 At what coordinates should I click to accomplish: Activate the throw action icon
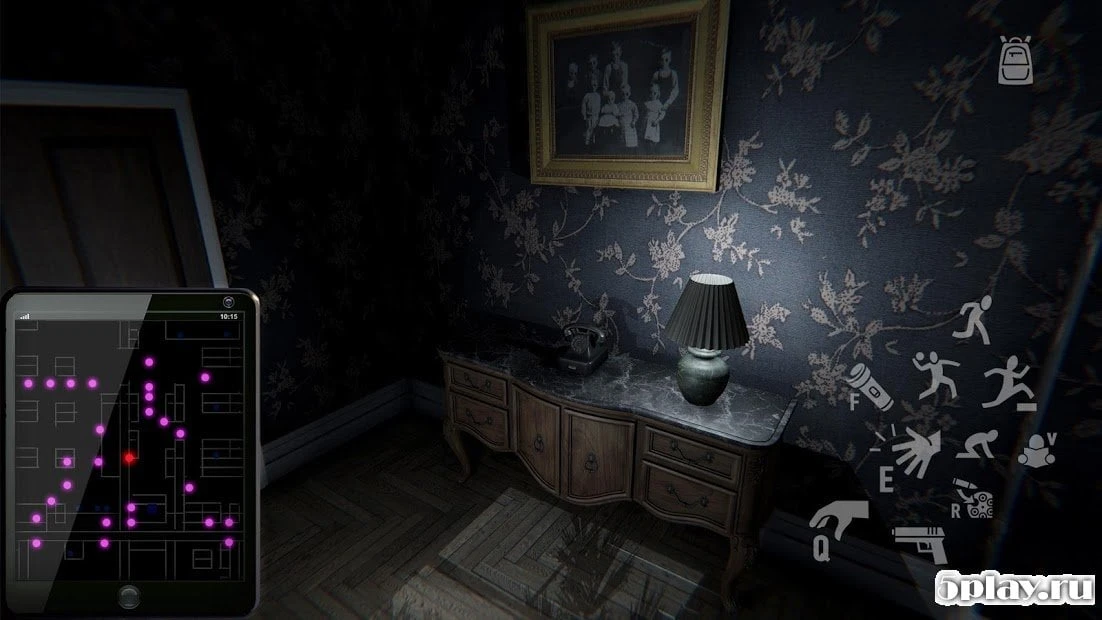coord(935,377)
